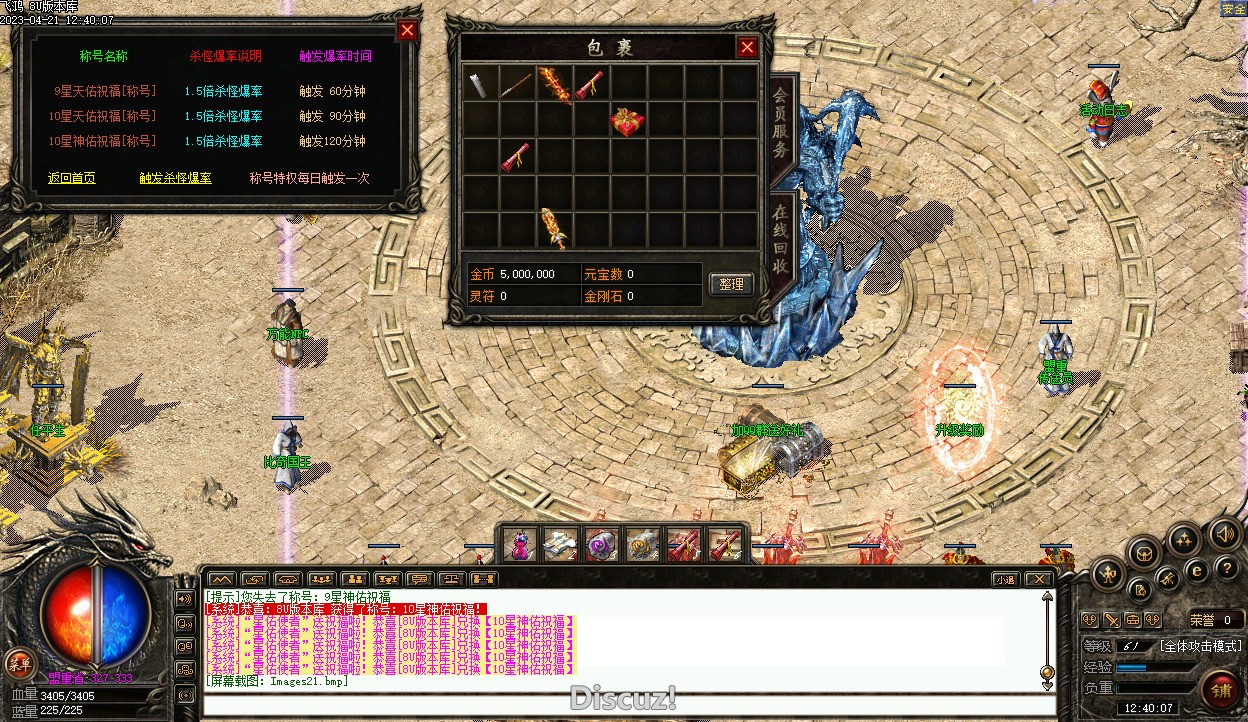The image size is (1248, 722).
Task: Trigger the 触发杀怪爆率 option
Action: point(175,178)
